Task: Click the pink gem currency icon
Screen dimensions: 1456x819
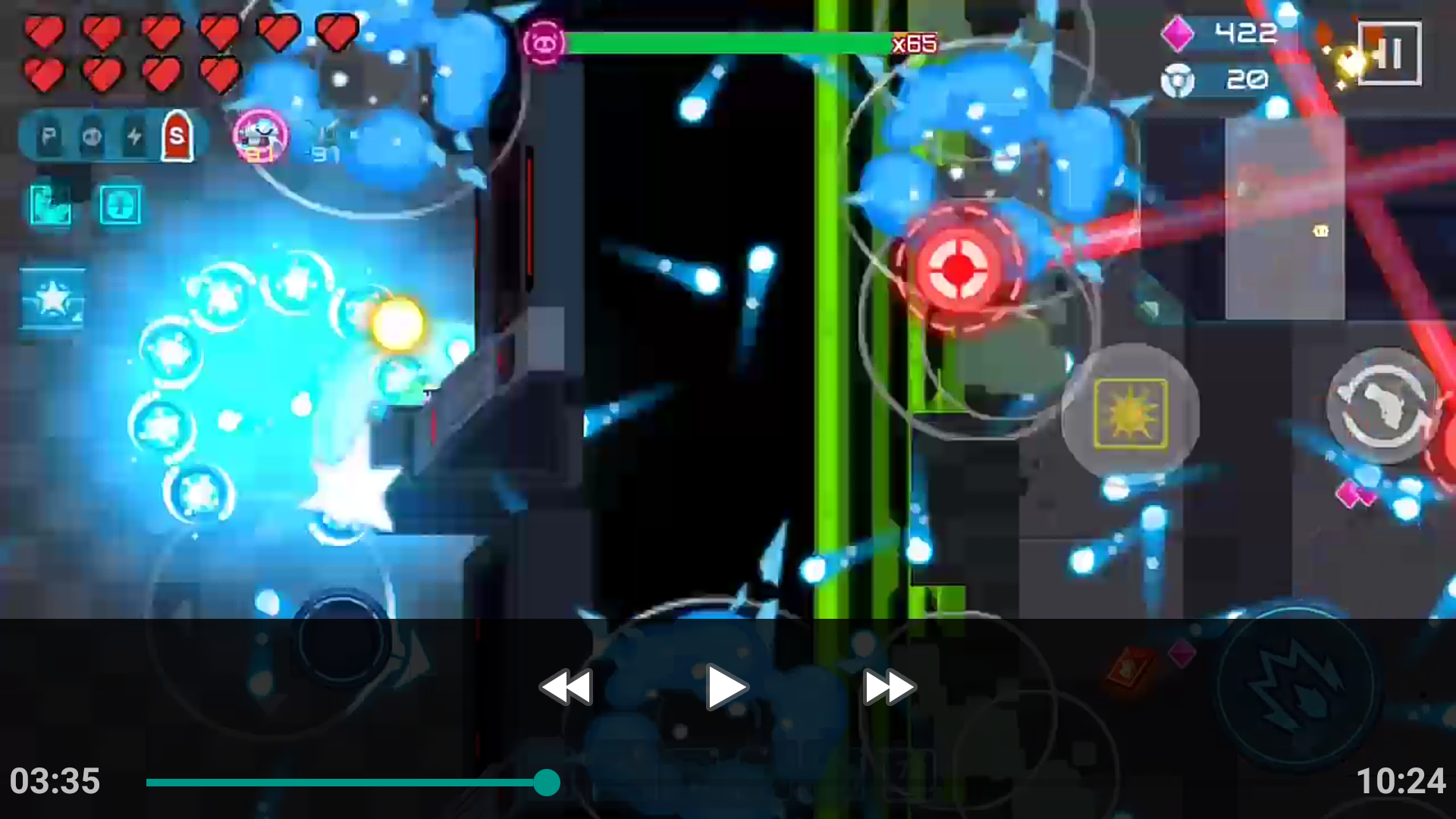Action: [x=1176, y=34]
